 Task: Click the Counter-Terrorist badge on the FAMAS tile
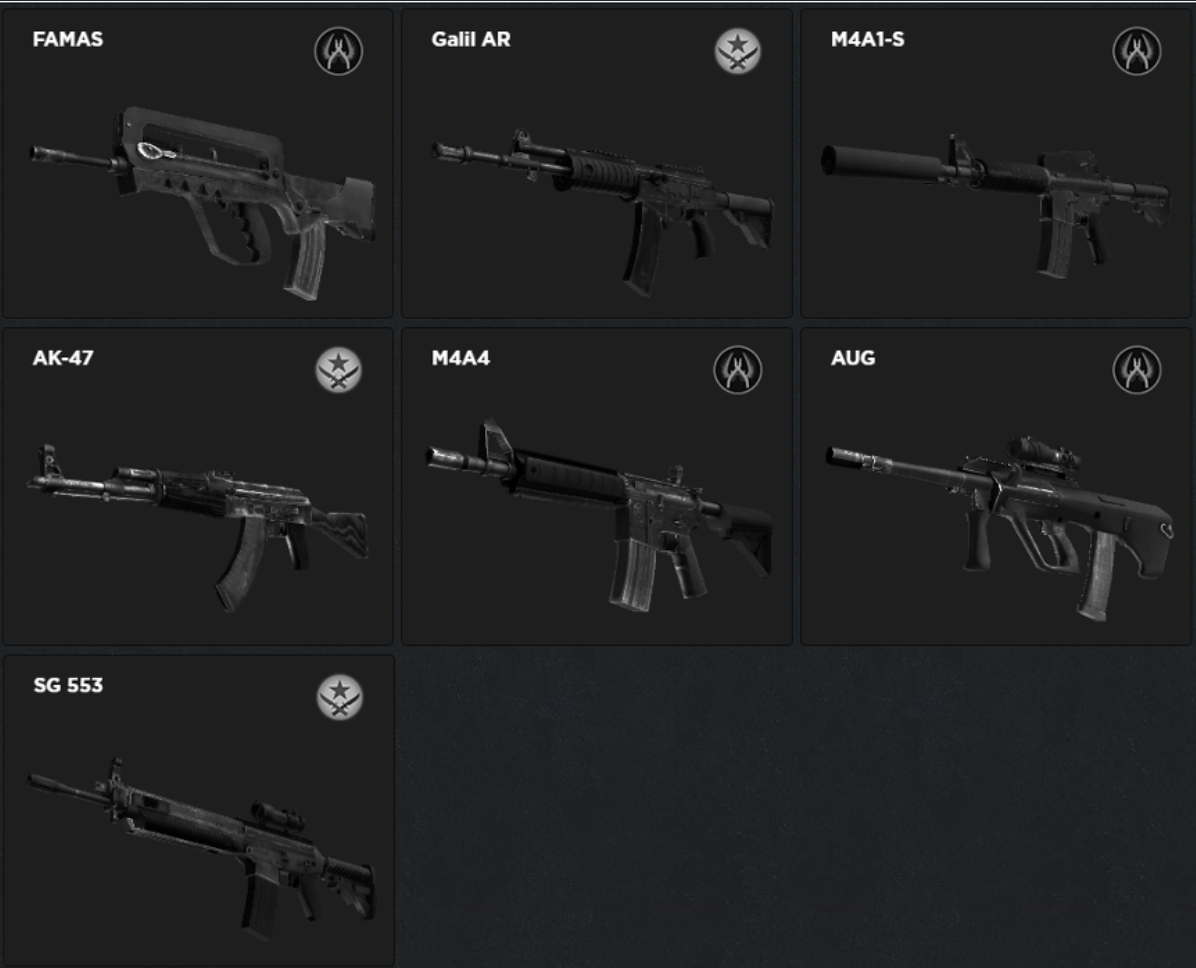(339, 51)
